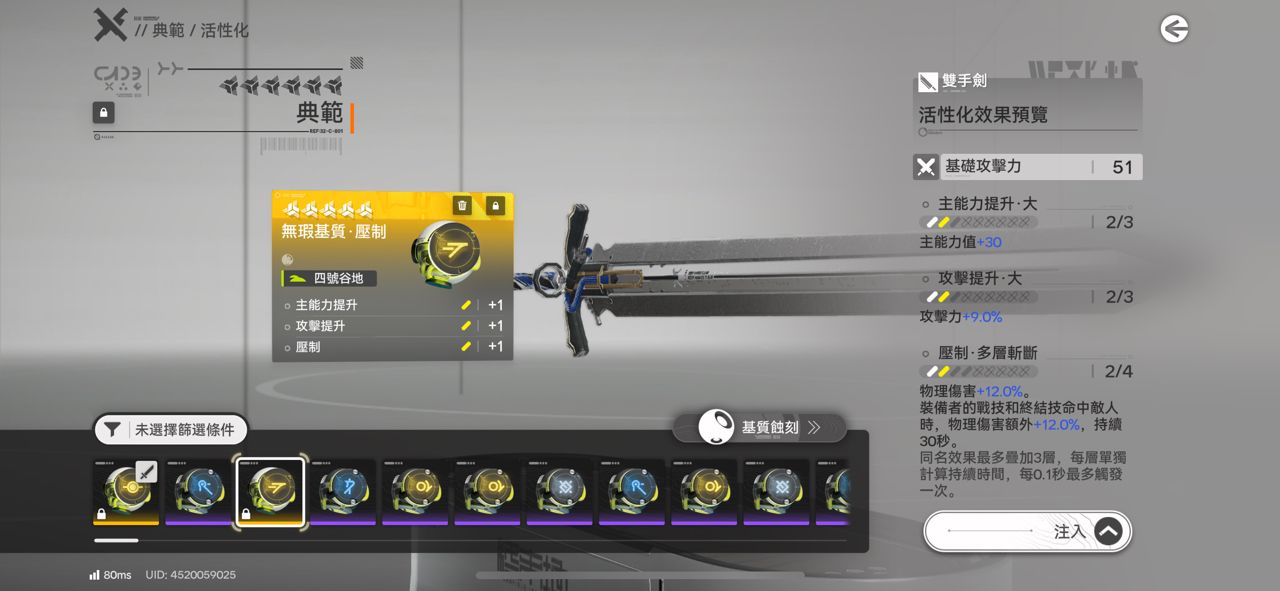Click the 主能力提升·大 effect entry
1280x591 pixels.
[x=987, y=204]
